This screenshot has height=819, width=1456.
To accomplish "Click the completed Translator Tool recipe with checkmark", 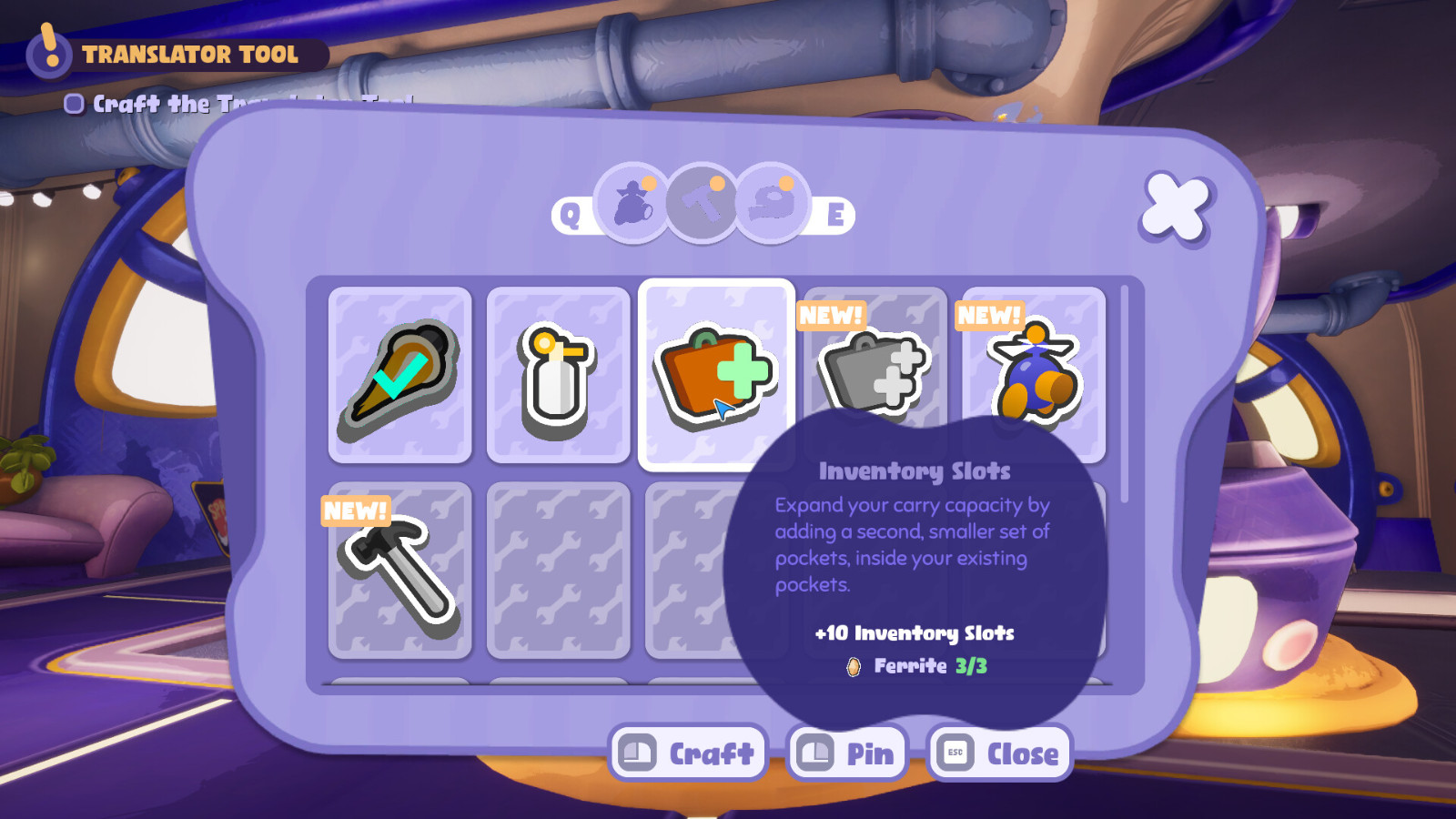I will click(x=400, y=373).
